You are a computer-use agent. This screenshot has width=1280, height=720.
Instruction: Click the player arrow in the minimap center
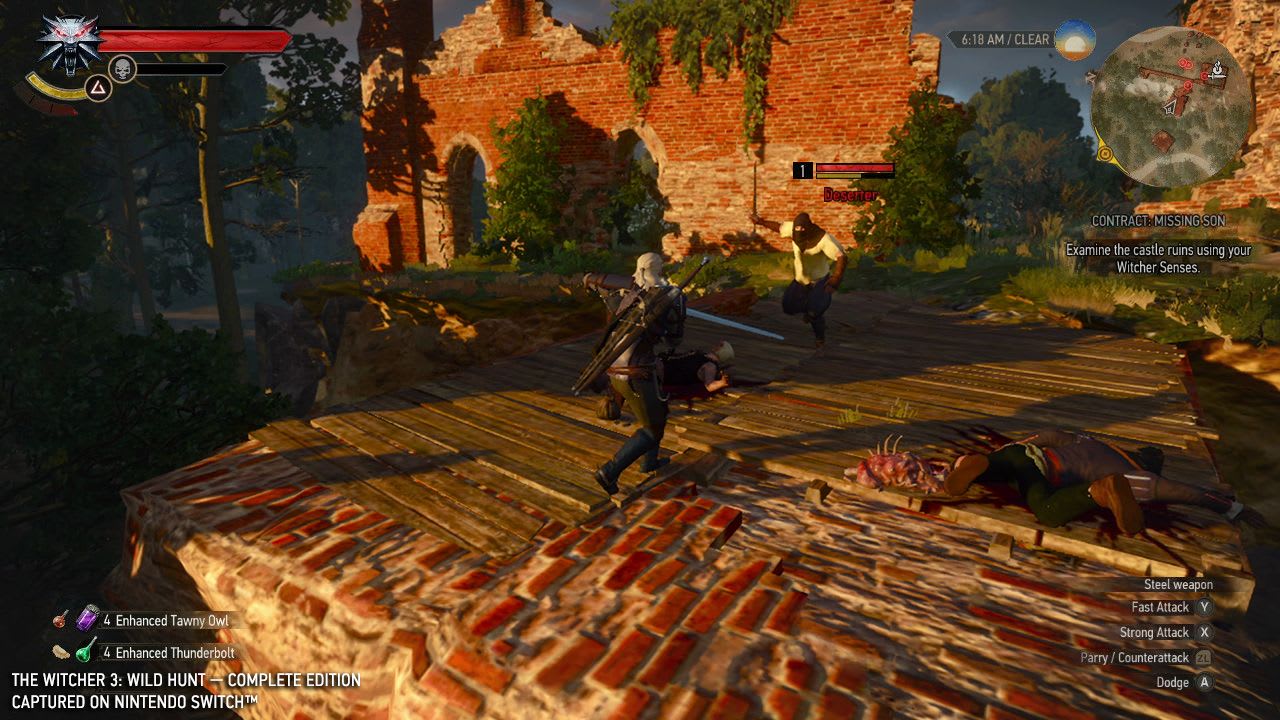pyautogui.click(x=1169, y=109)
